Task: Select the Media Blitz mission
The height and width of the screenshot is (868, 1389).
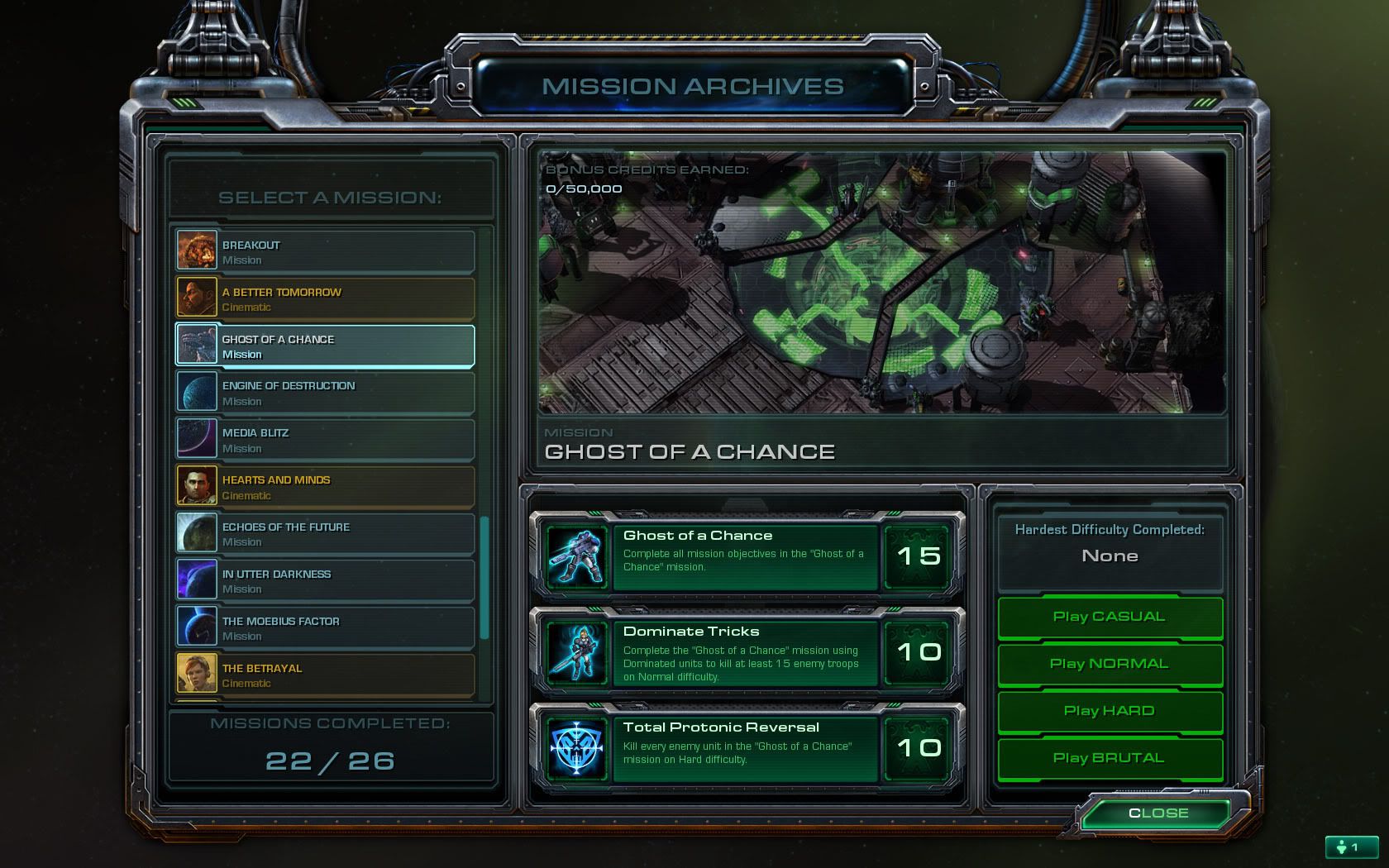Action: pos(325,440)
